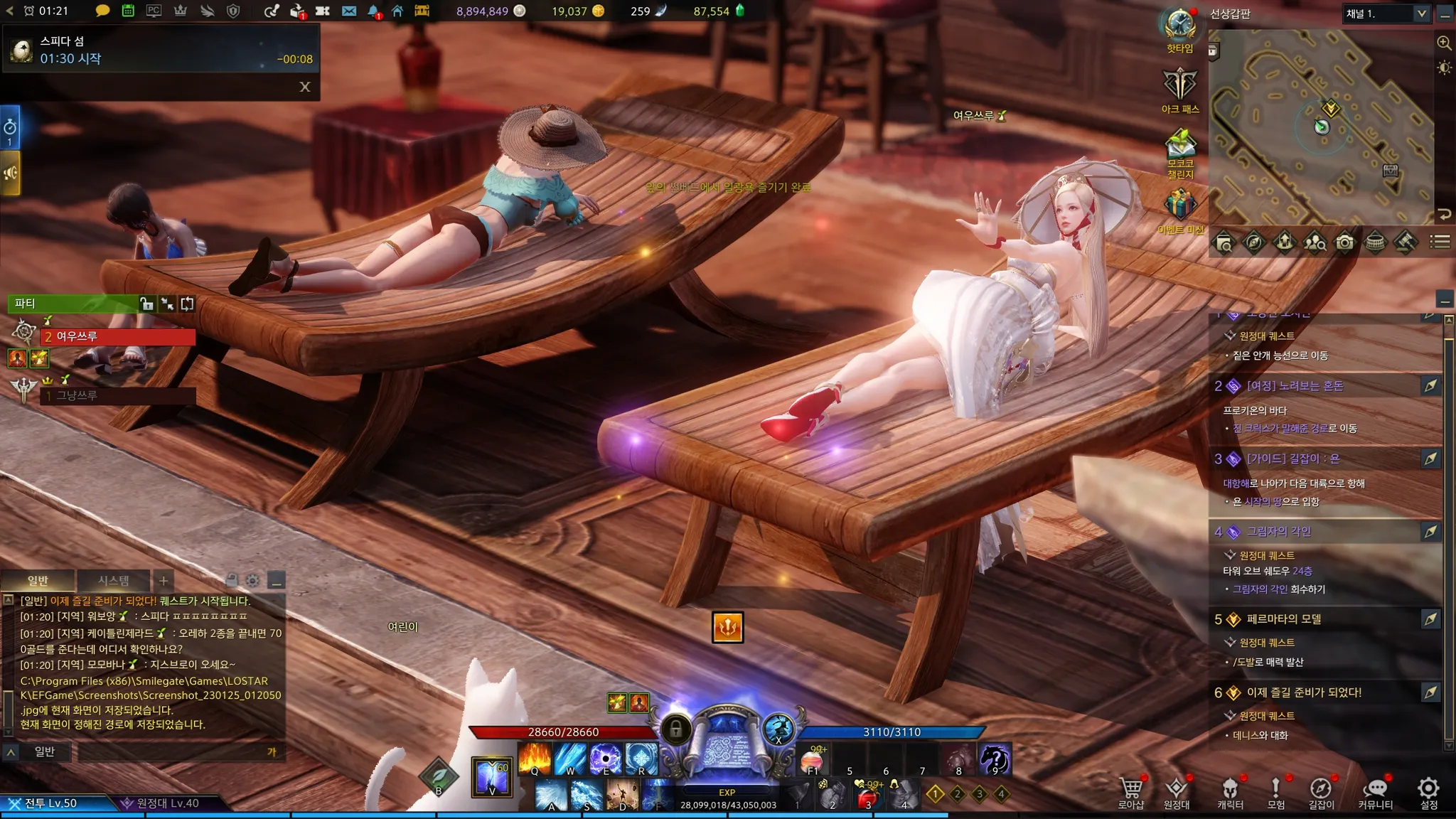Open the 커뮤니티 community menu

coord(1376,791)
